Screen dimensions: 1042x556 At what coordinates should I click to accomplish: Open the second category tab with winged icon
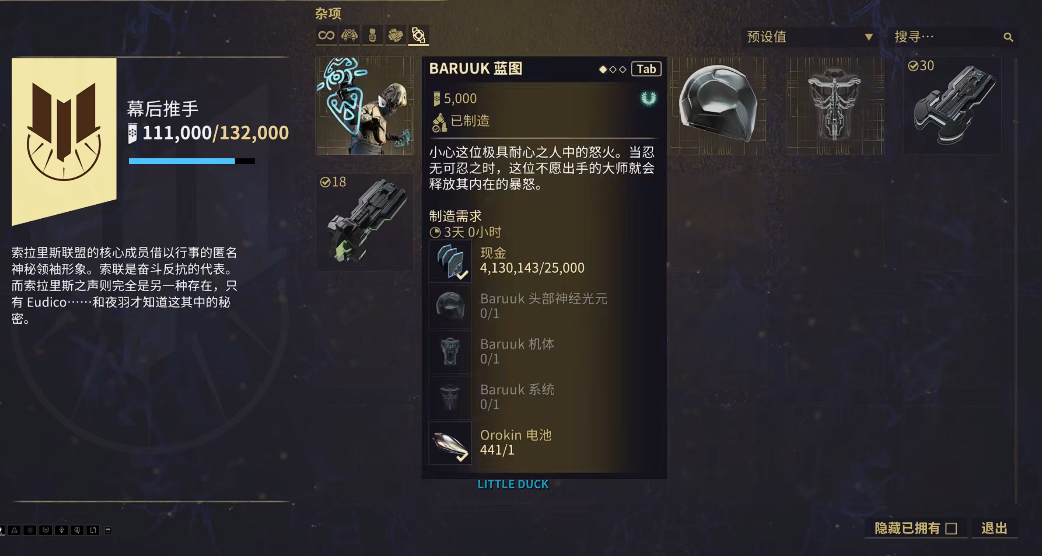click(x=349, y=36)
